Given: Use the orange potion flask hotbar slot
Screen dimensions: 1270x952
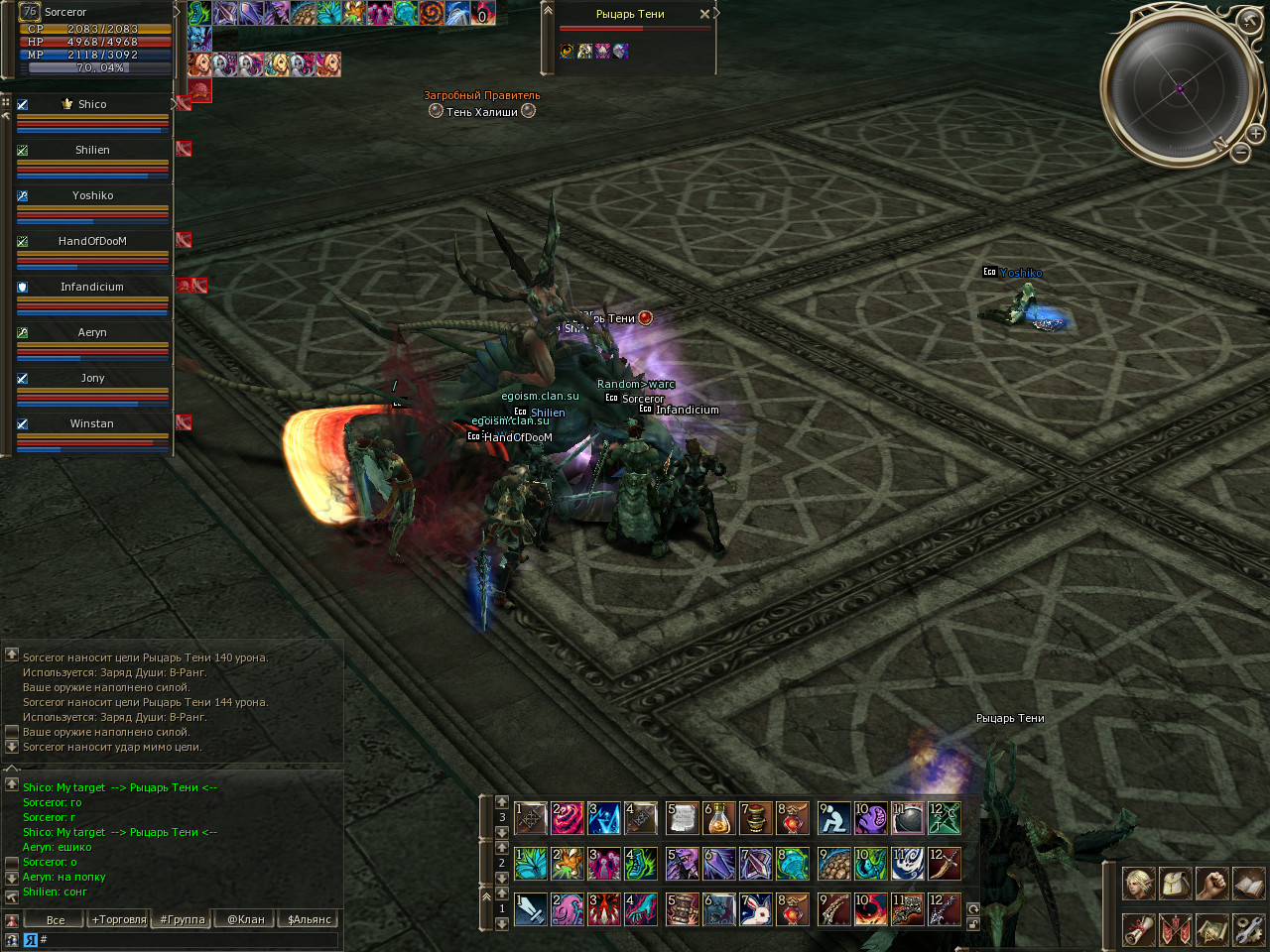Looking at the screenshot, I should click(718, 818).
